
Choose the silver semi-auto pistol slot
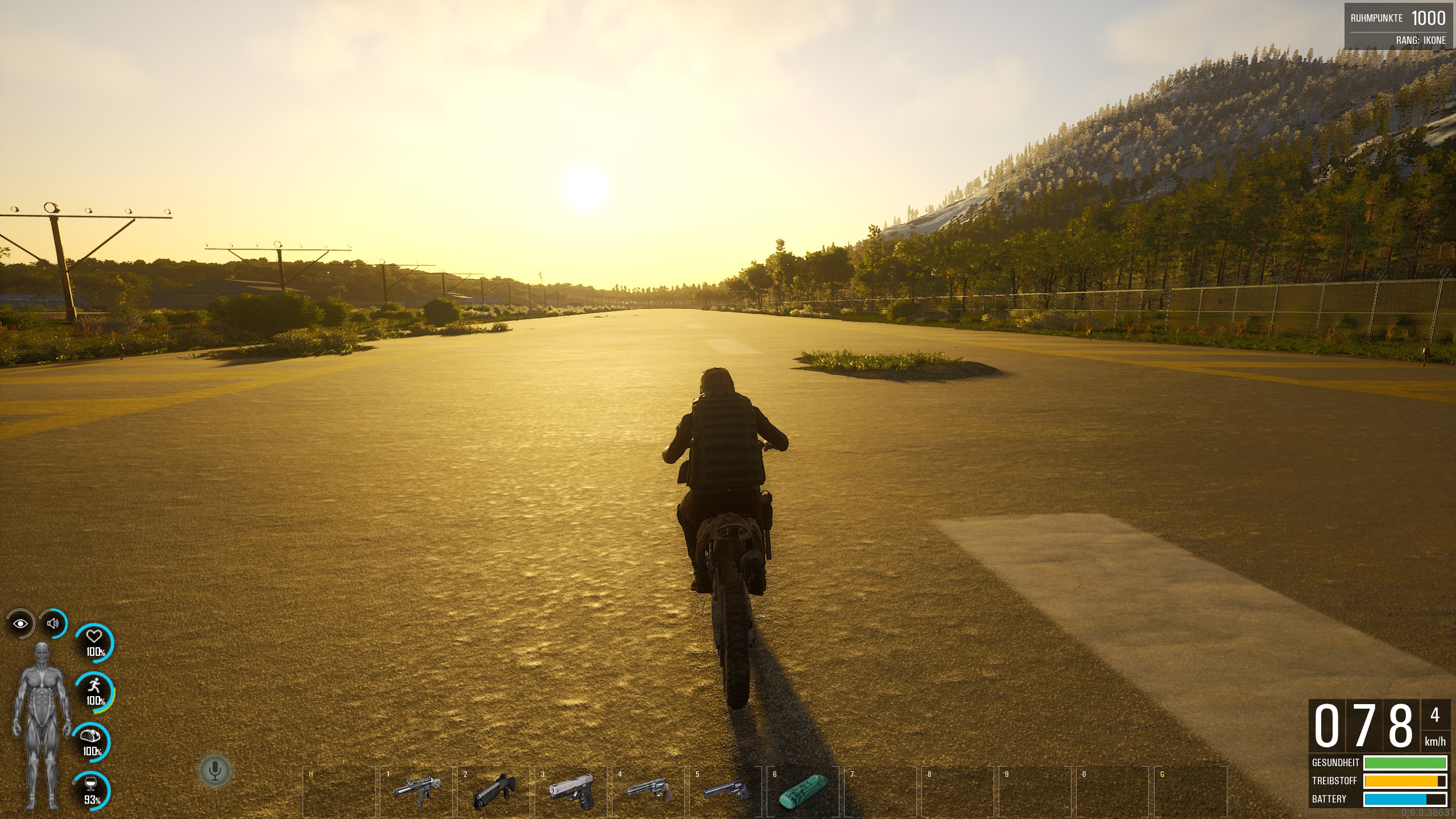(x=572, y=789)
